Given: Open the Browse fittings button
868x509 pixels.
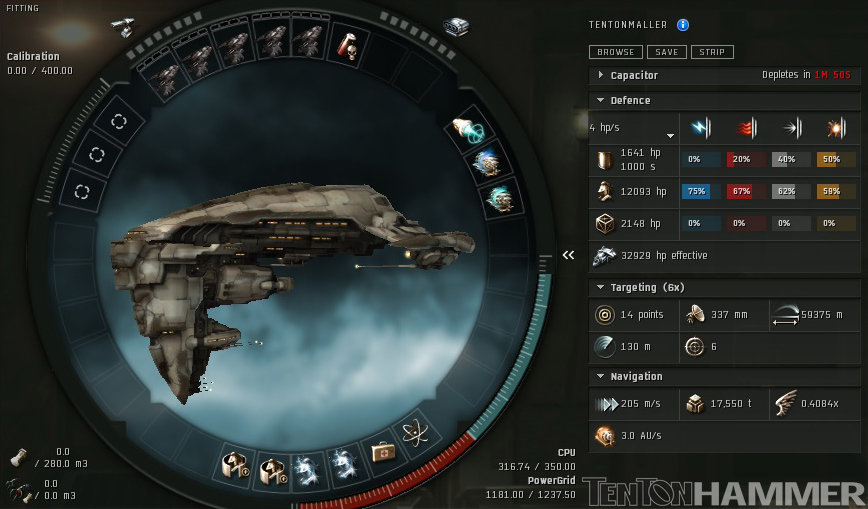Looking at the screenshot, I should (615, 52).
